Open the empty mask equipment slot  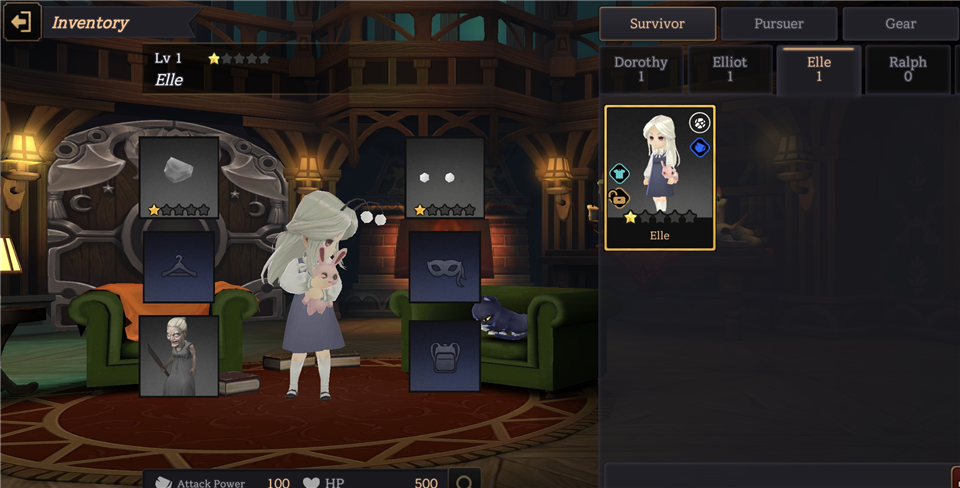coord(445,267)
